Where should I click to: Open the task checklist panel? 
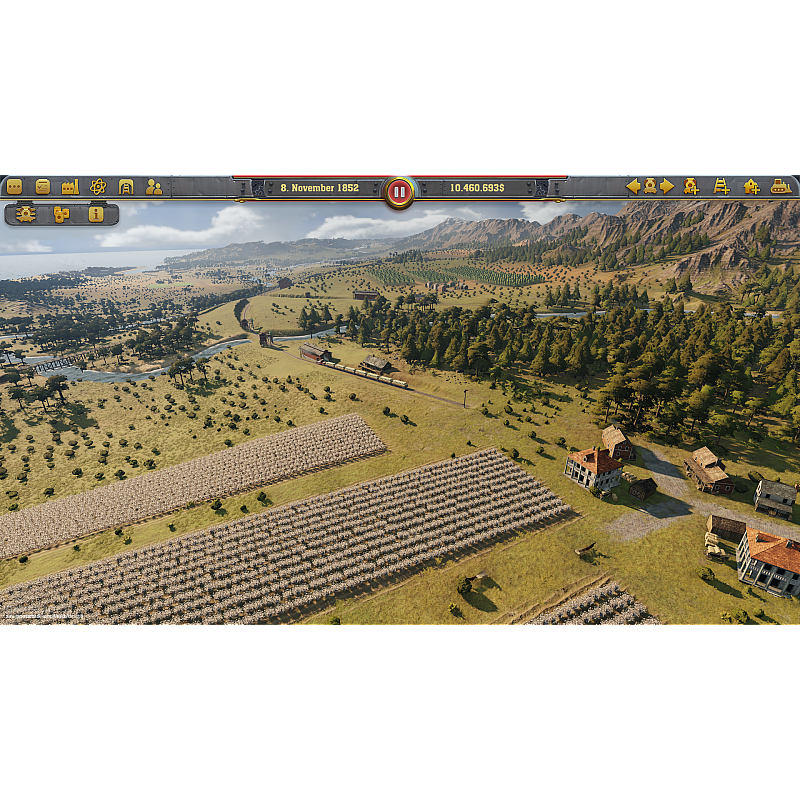(x=42, y=187)
